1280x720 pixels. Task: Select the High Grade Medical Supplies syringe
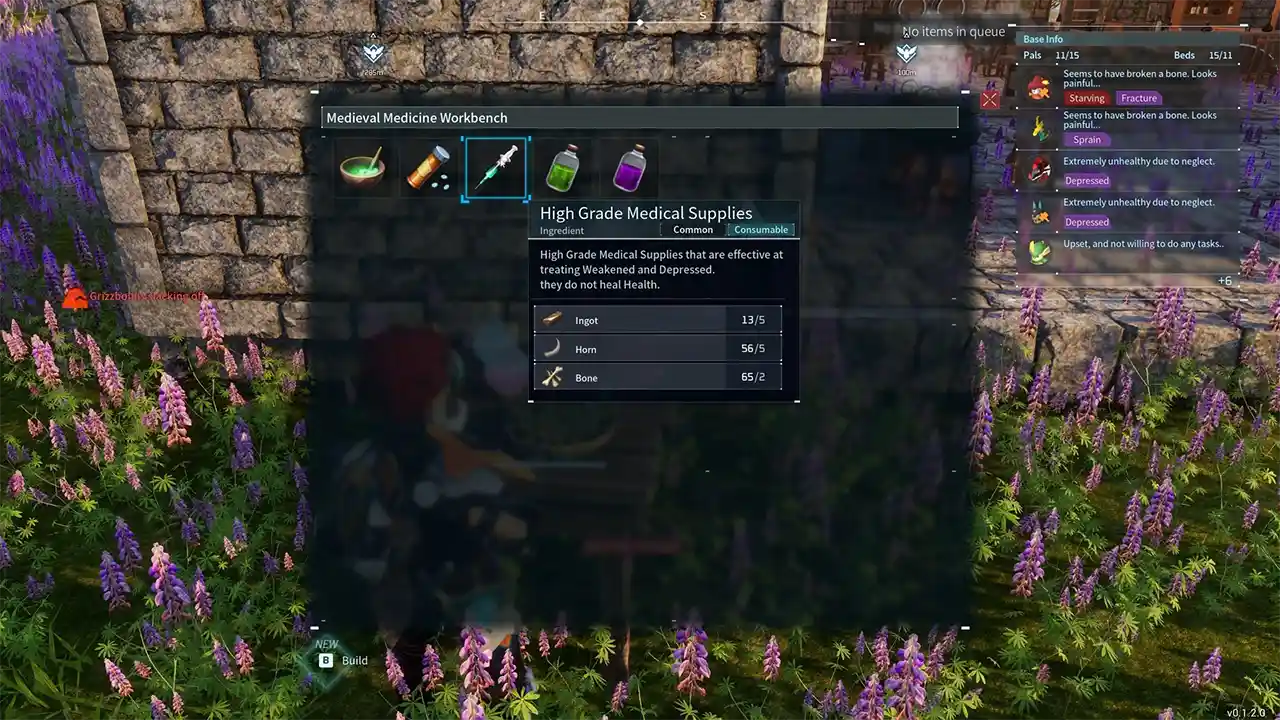(x=496, y=168)
